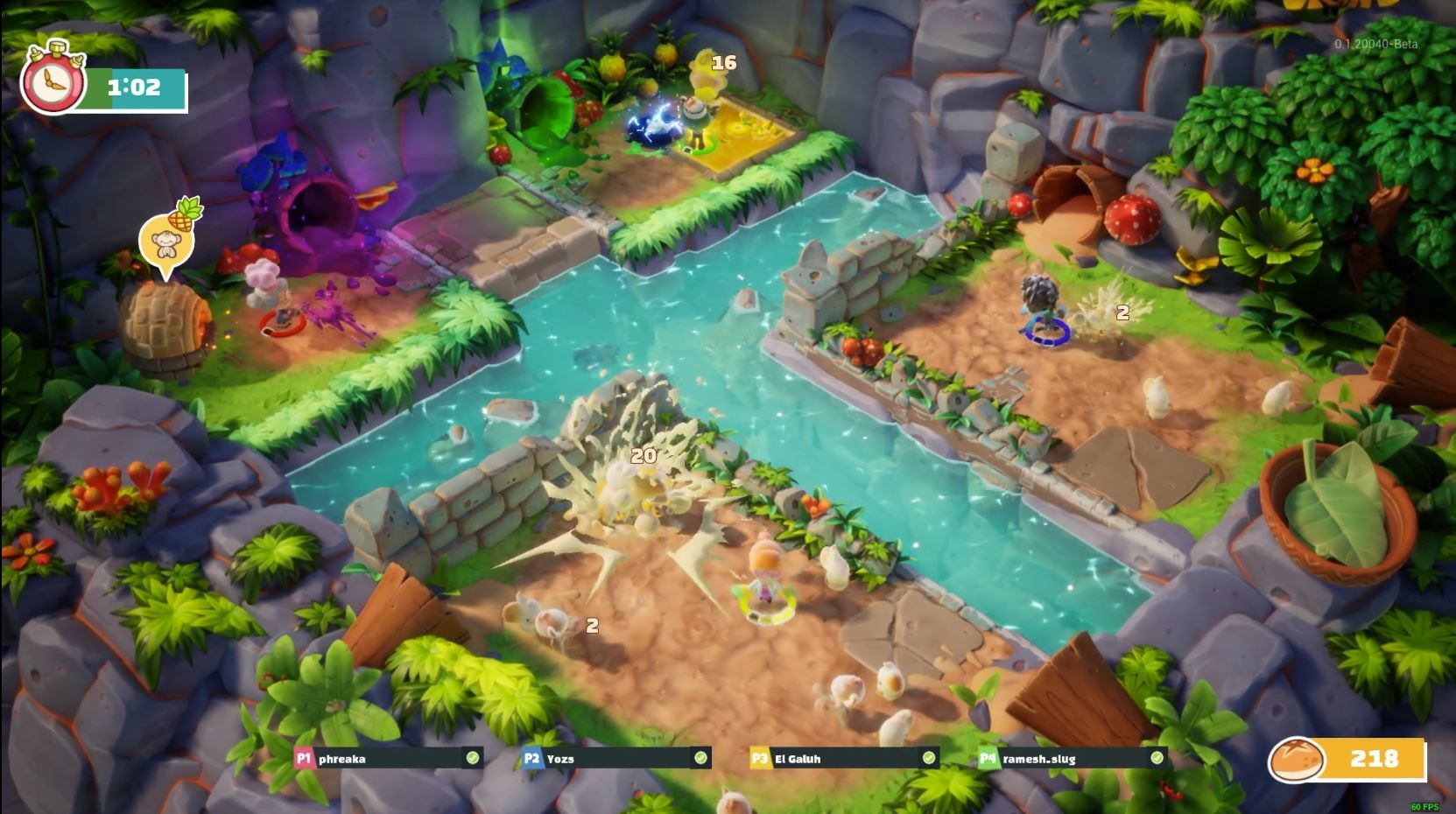Toggle Yozs's ready checkmark
This screenshot has height=814, width=1456.
(700, 759)
